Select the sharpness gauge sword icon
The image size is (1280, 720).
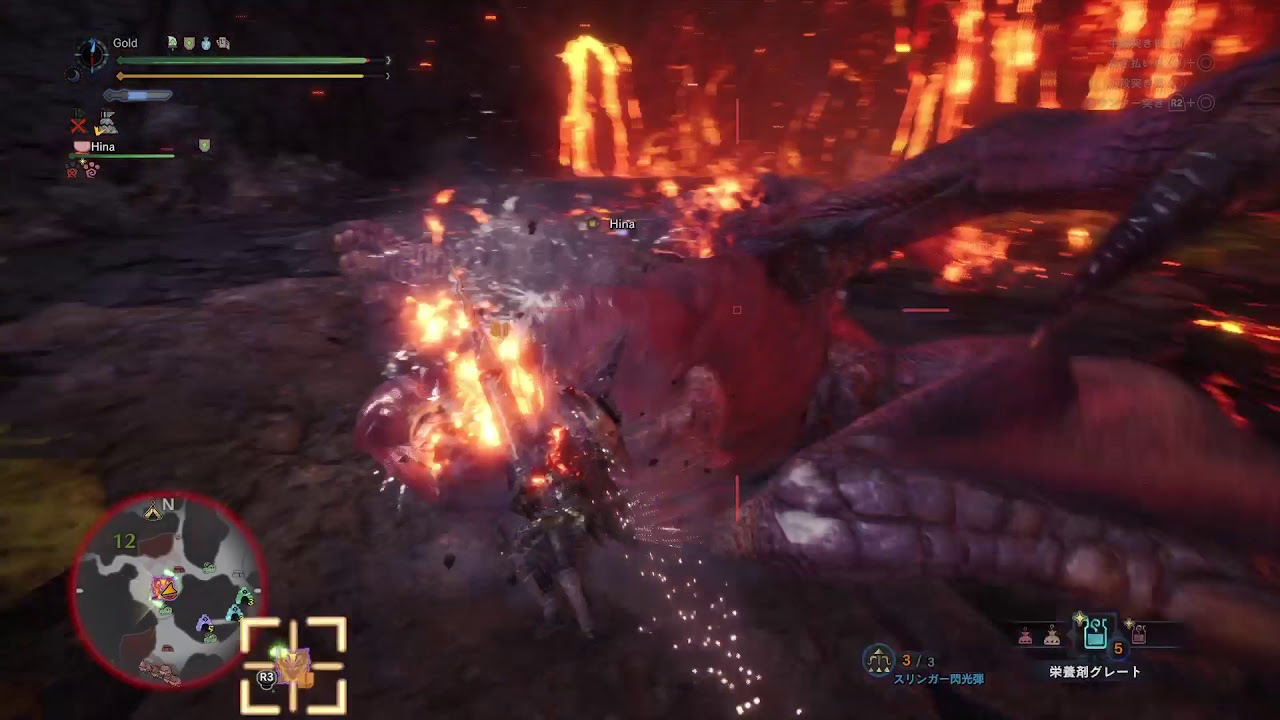(138, 94)
